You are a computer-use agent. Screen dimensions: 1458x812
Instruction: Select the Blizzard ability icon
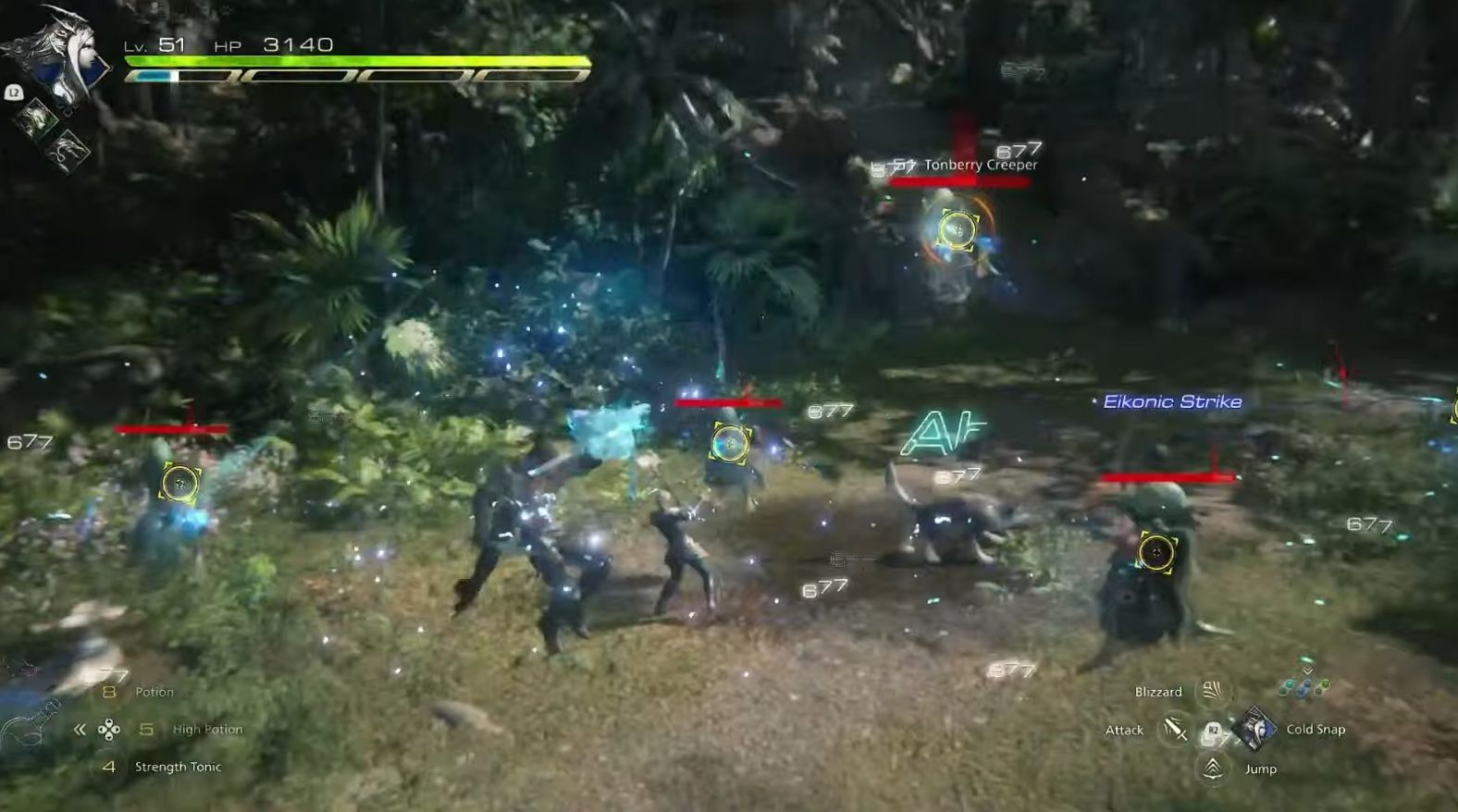coord(1213,692)
